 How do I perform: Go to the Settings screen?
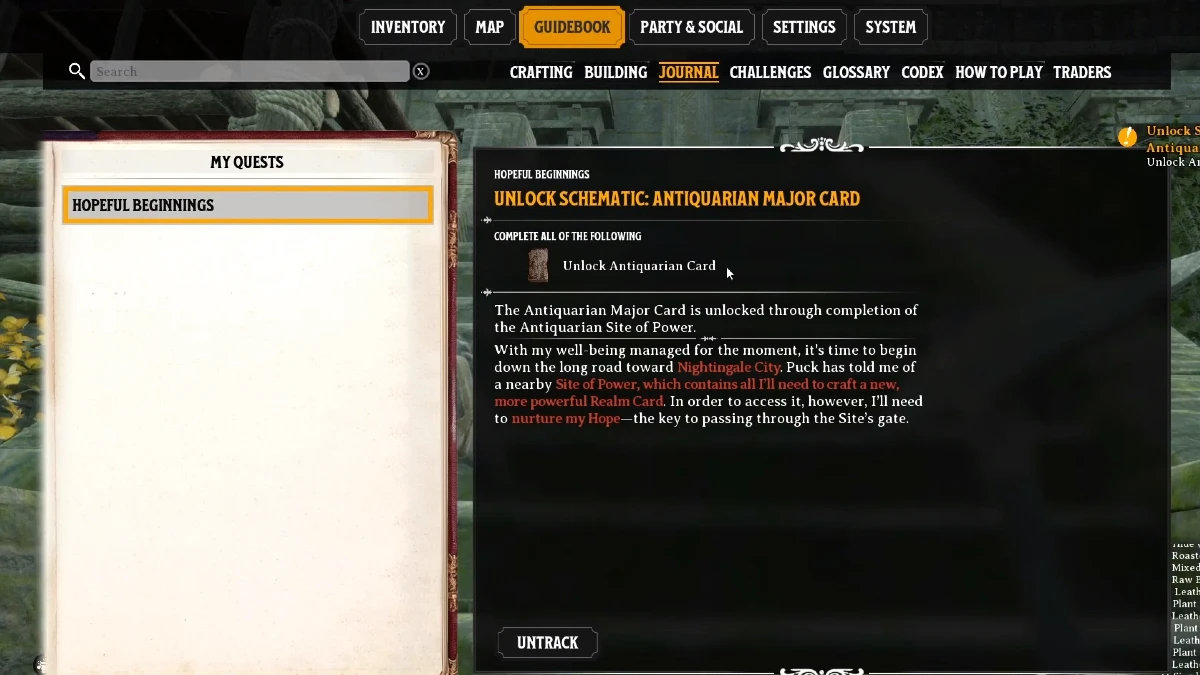pos(804,27)
